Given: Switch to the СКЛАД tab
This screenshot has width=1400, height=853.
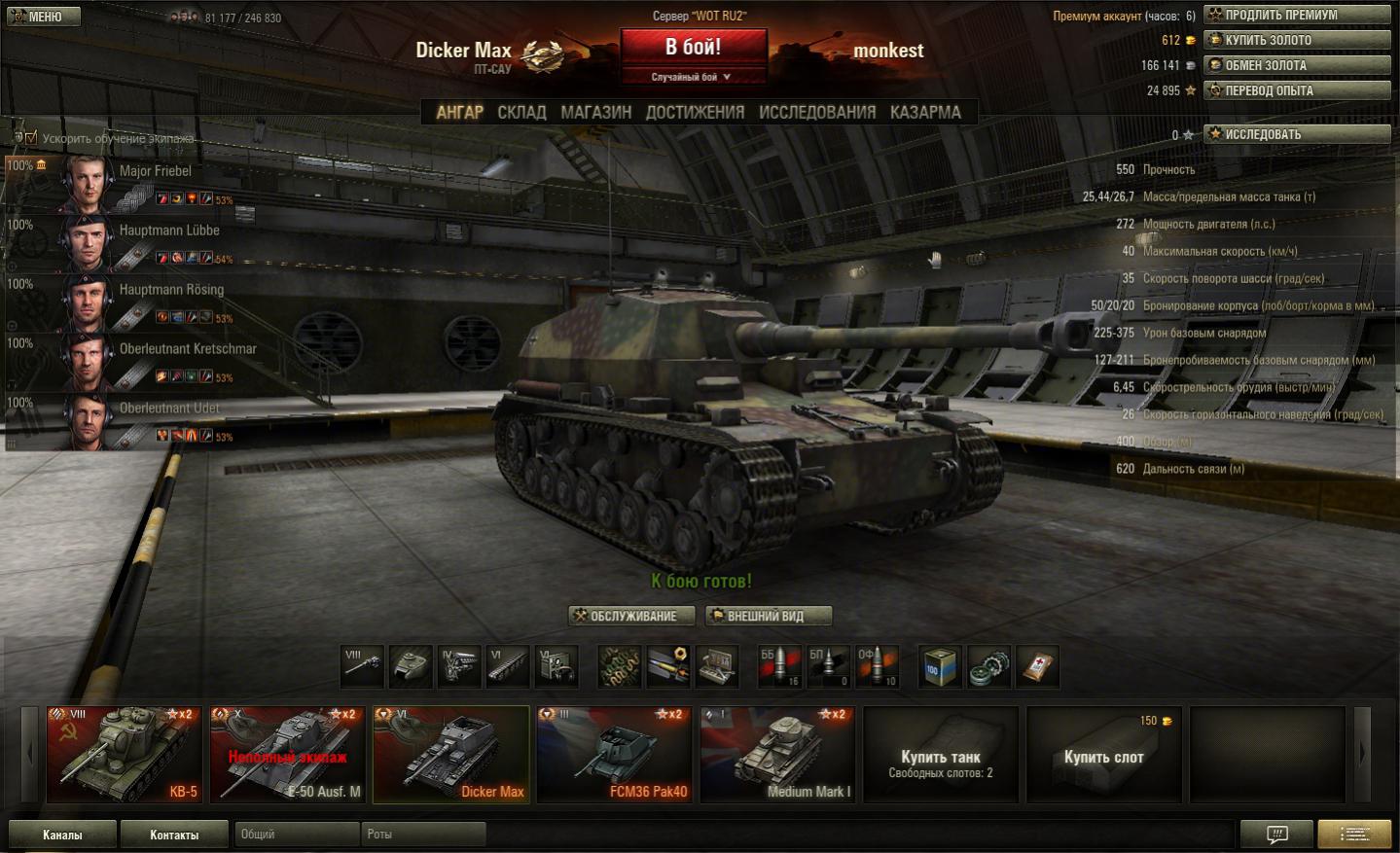Looking at the screenshot, I should coord(521,113).
